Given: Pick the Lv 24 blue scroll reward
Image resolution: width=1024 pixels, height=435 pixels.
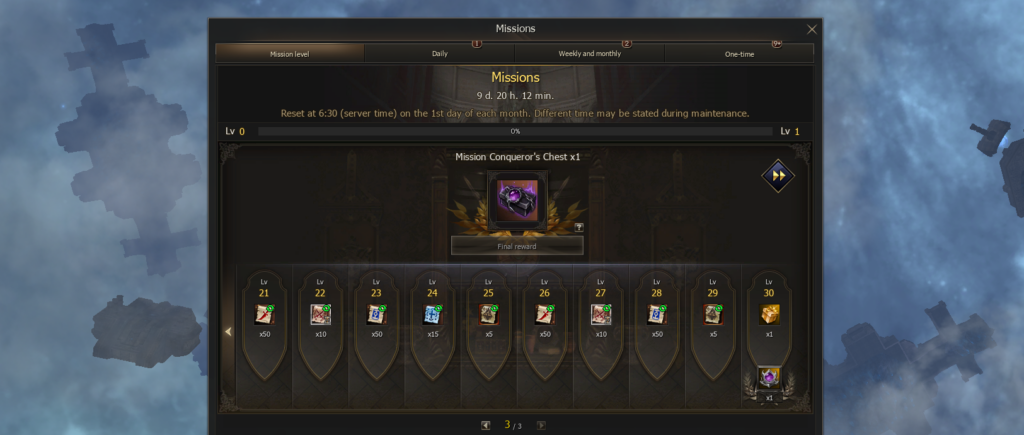Looking at the screenshot, I should click(432, 315).
